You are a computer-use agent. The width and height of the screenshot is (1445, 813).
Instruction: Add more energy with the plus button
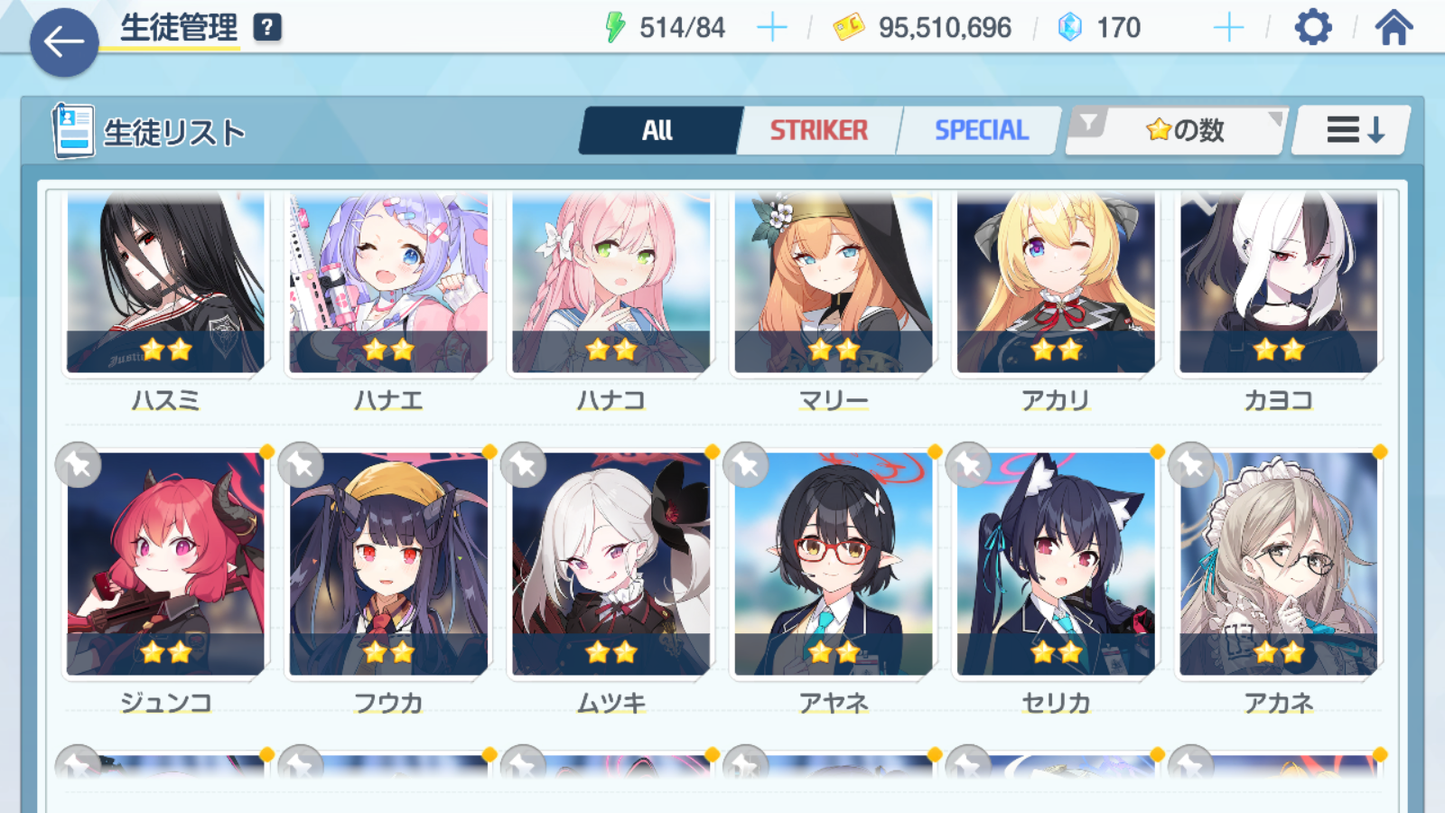tap(772, 28)
